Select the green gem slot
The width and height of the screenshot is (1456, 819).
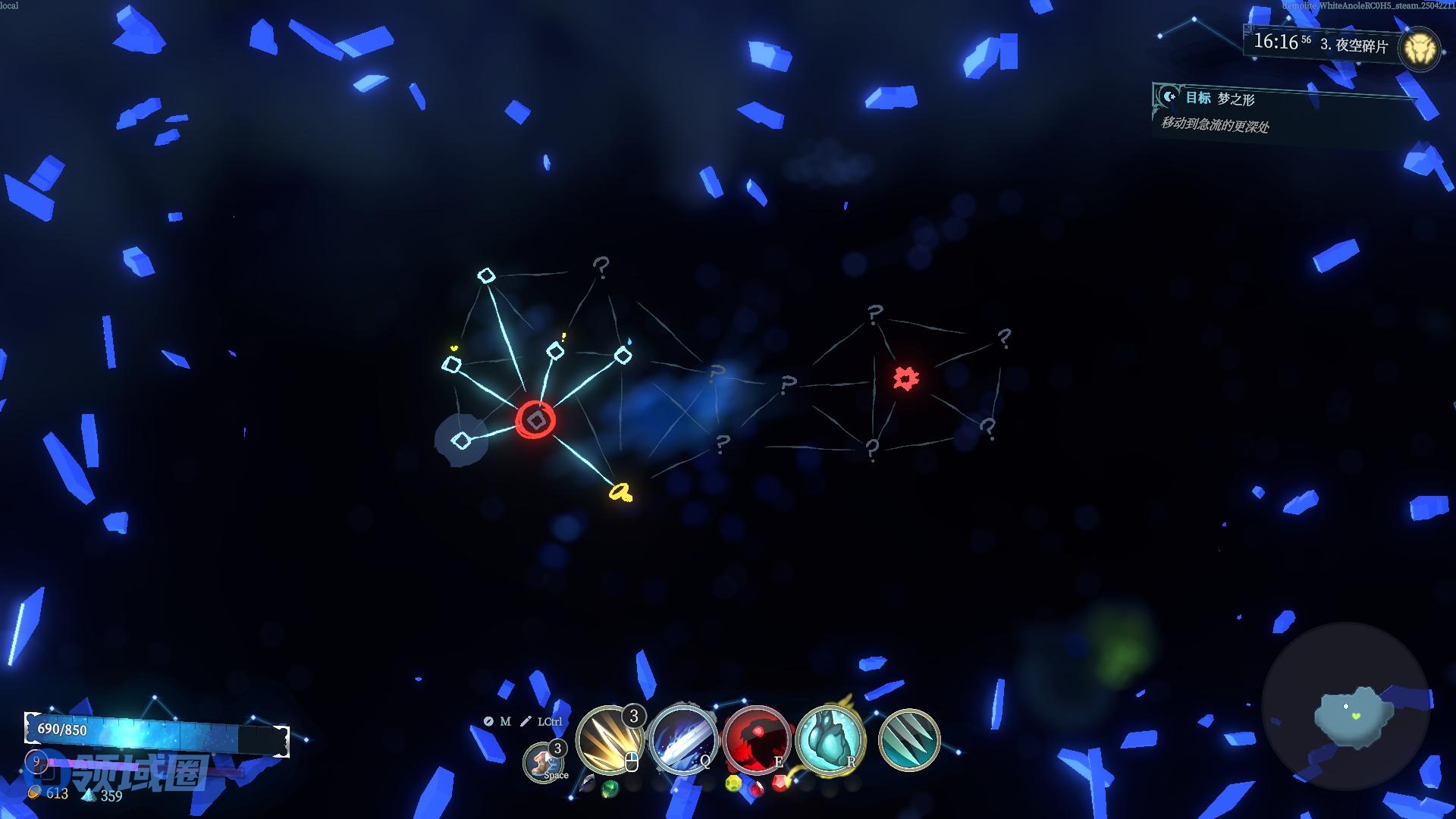click(x=610, y=789)
